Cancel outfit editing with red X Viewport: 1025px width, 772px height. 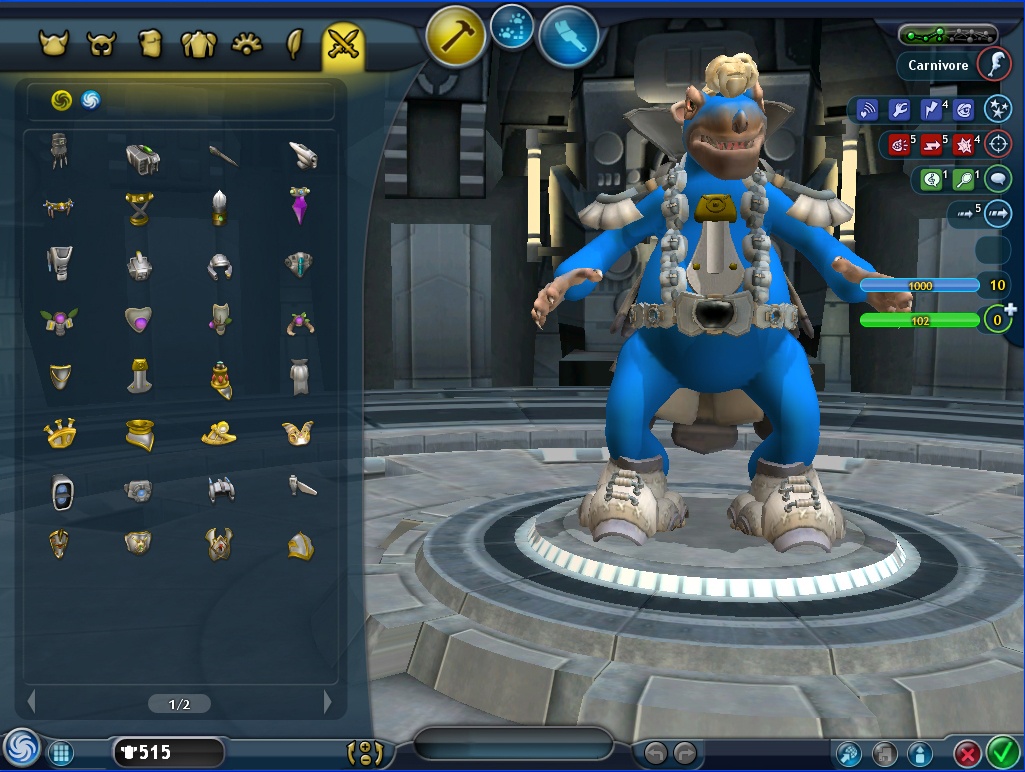point(967,752)
